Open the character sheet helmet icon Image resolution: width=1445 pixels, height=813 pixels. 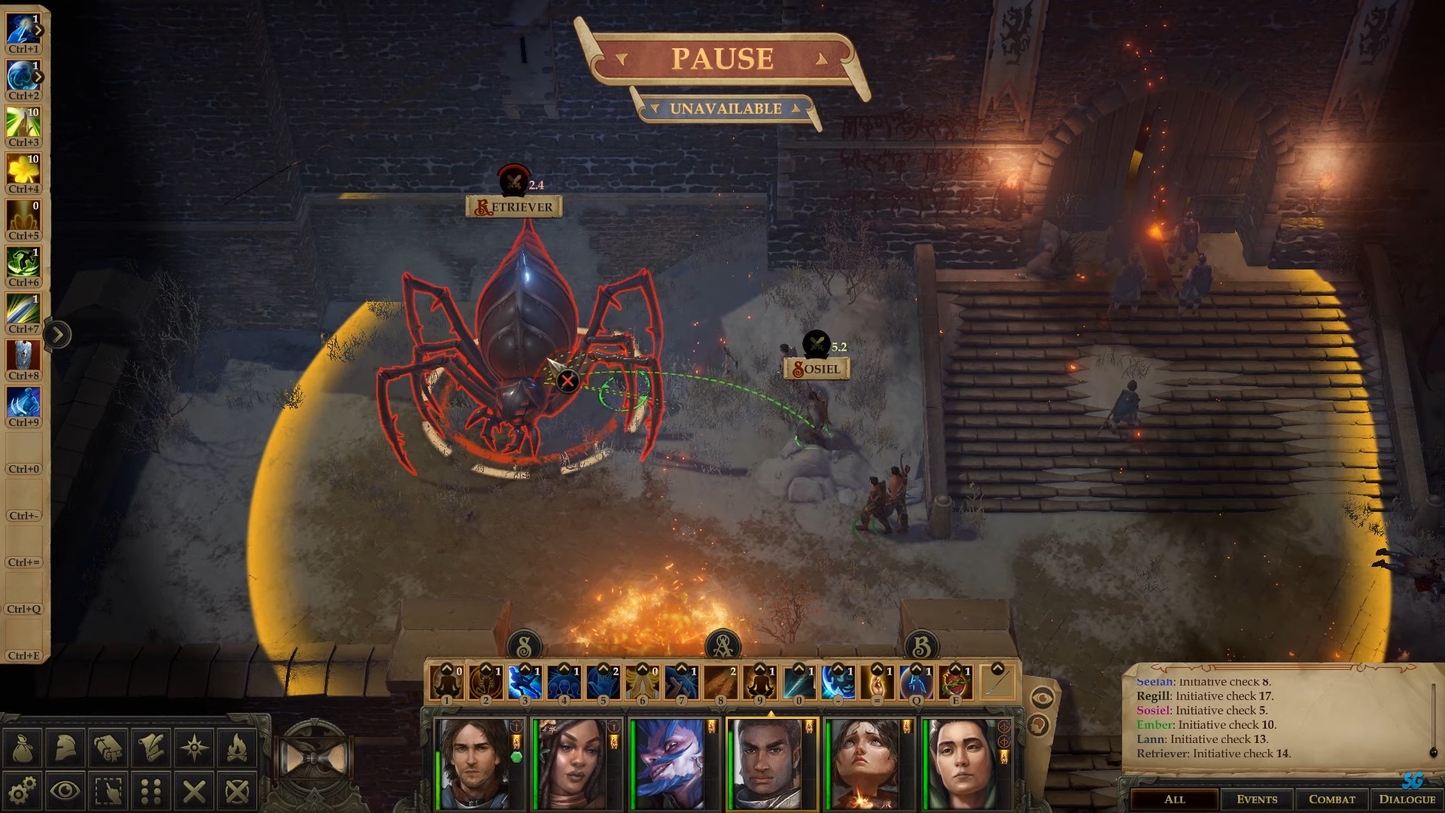coord(65,747)
